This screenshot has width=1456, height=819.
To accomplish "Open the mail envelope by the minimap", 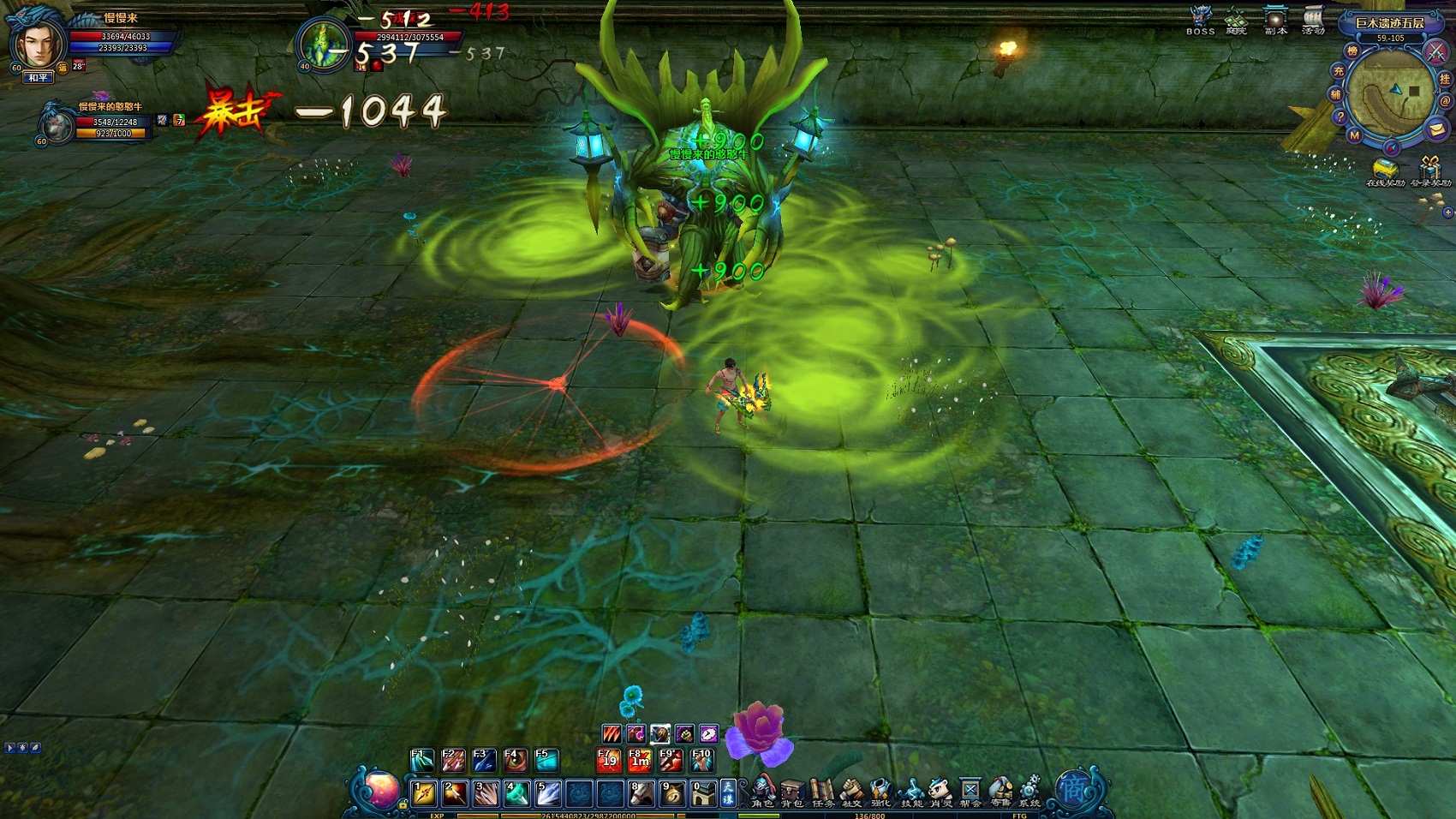I will point(1436,129).
